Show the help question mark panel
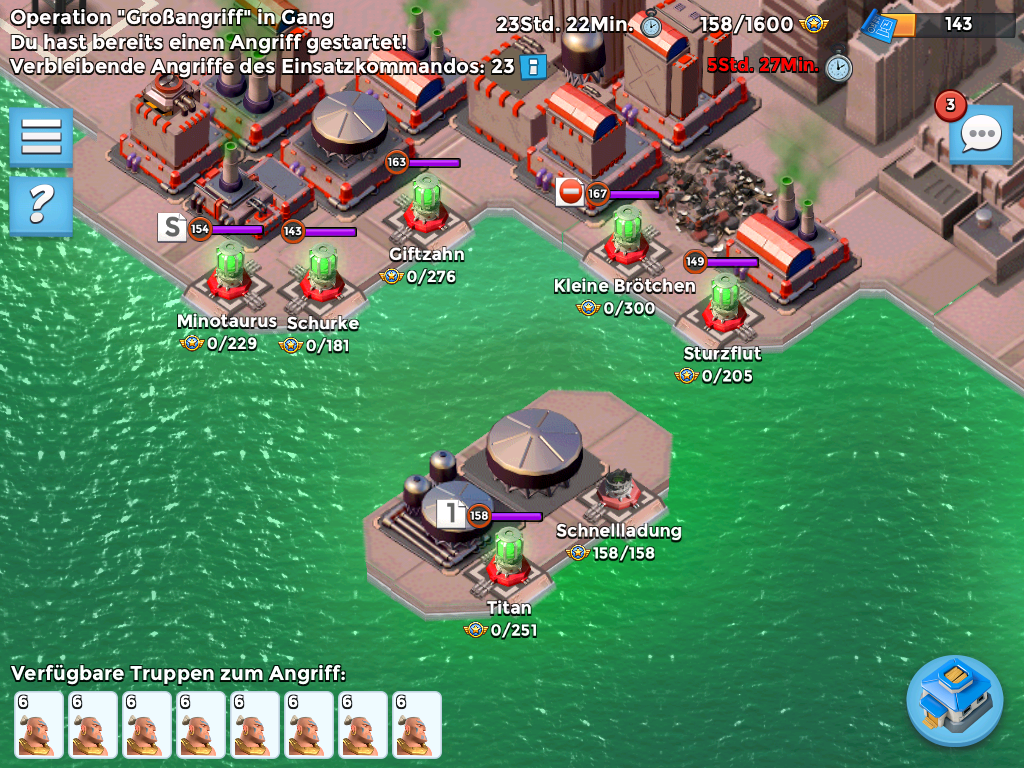 coord(41,205)
